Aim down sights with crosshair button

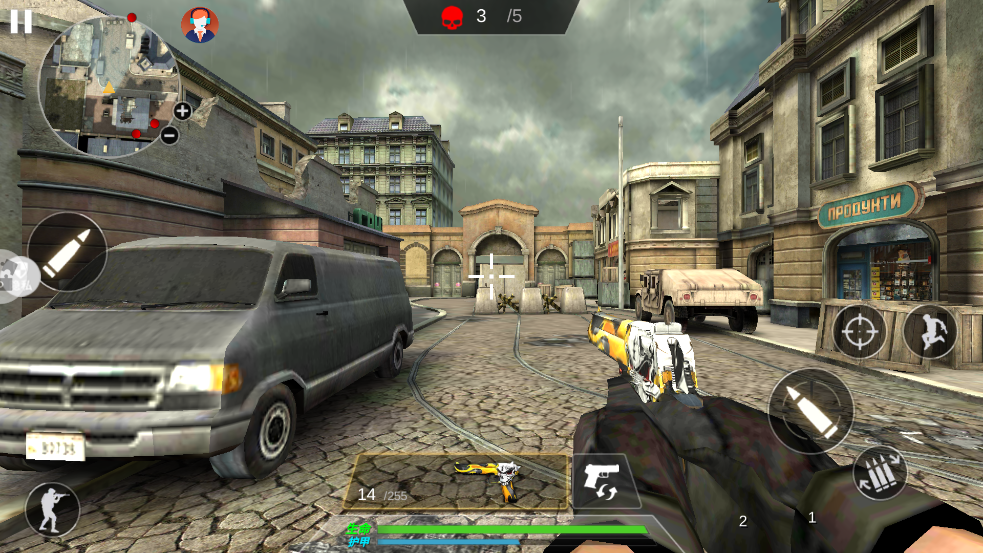[x=858, y=330]
